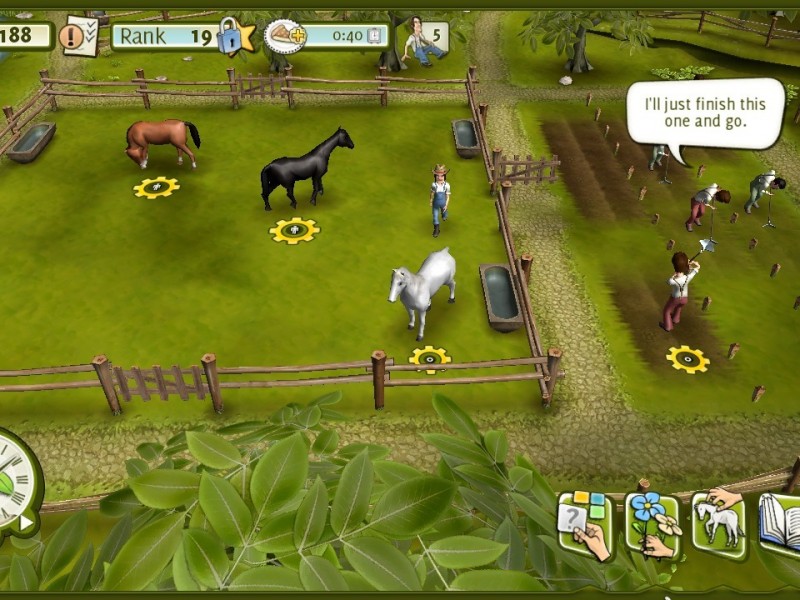This screenshot has height=600, width=800.
Task: Click the pie slice plus icon
Action: pyautogui.click(x=286, y=38)
